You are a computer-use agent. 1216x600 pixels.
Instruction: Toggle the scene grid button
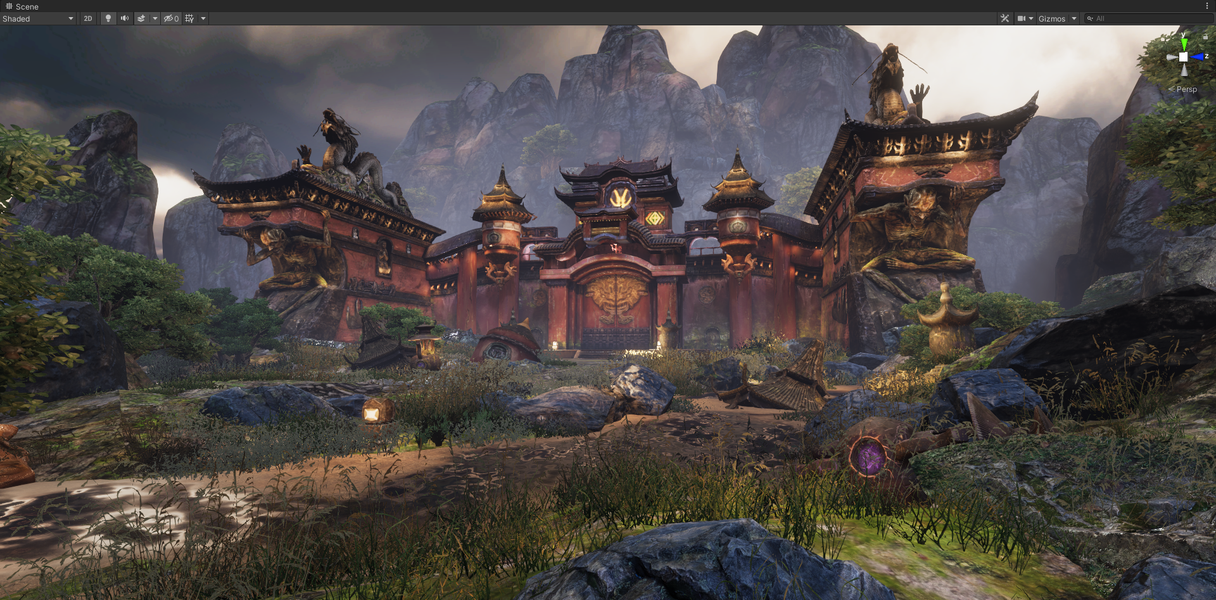(190, 19)
